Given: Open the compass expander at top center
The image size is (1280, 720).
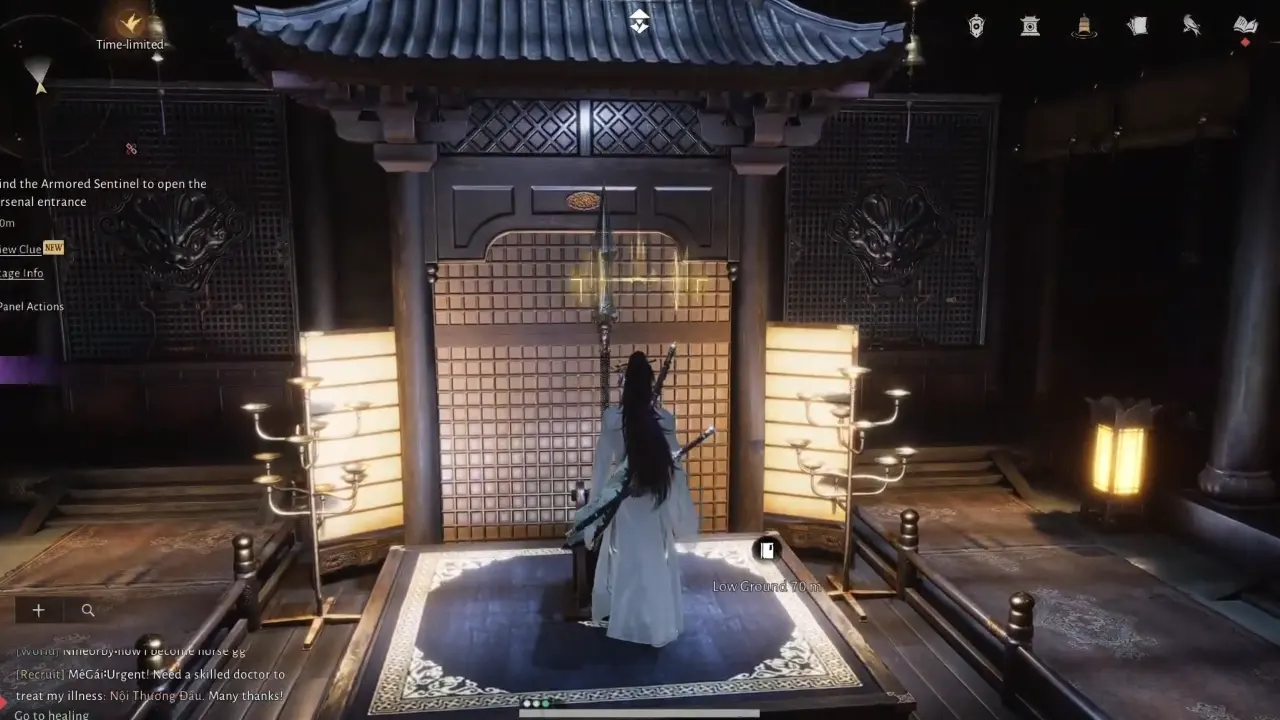Looking at the screenshot, I should tap(638, 20).
